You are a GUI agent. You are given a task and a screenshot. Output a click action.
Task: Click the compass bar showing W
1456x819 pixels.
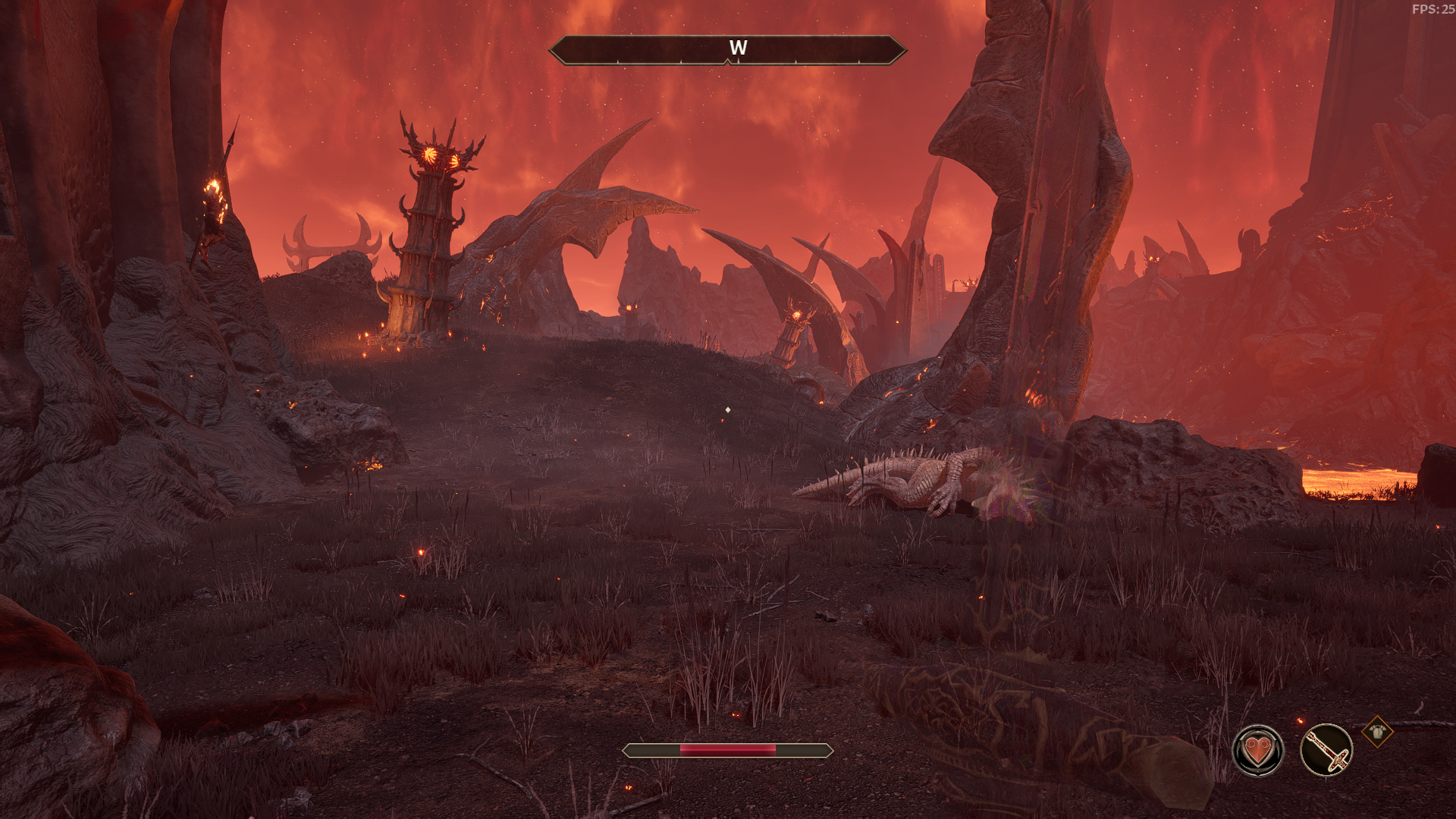[x=727, y=50]
